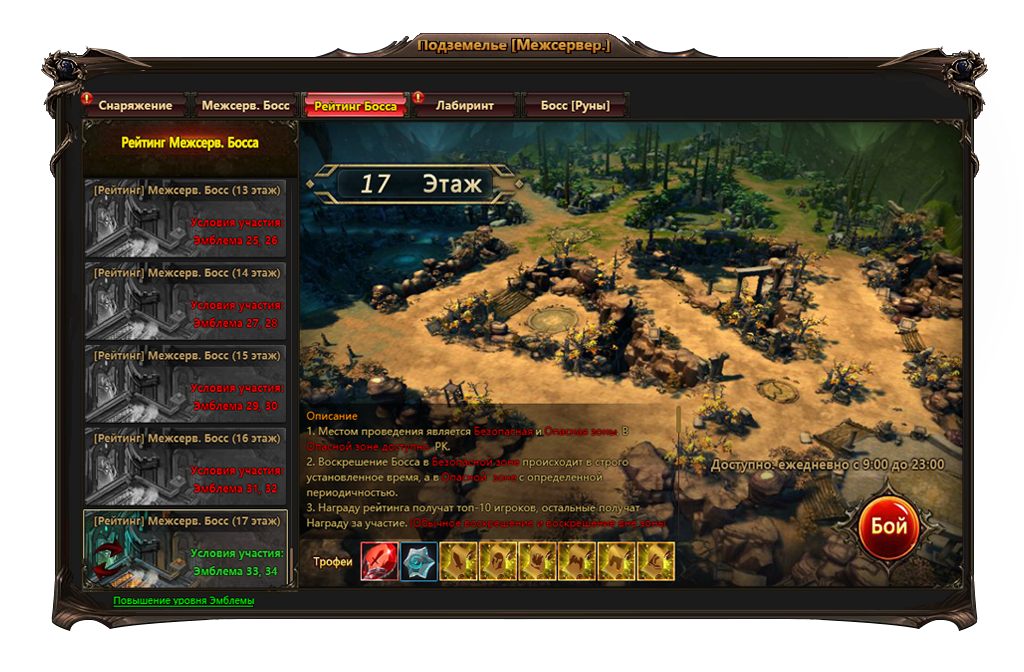Select the Рейтинг Босса tab

[355, 105]
